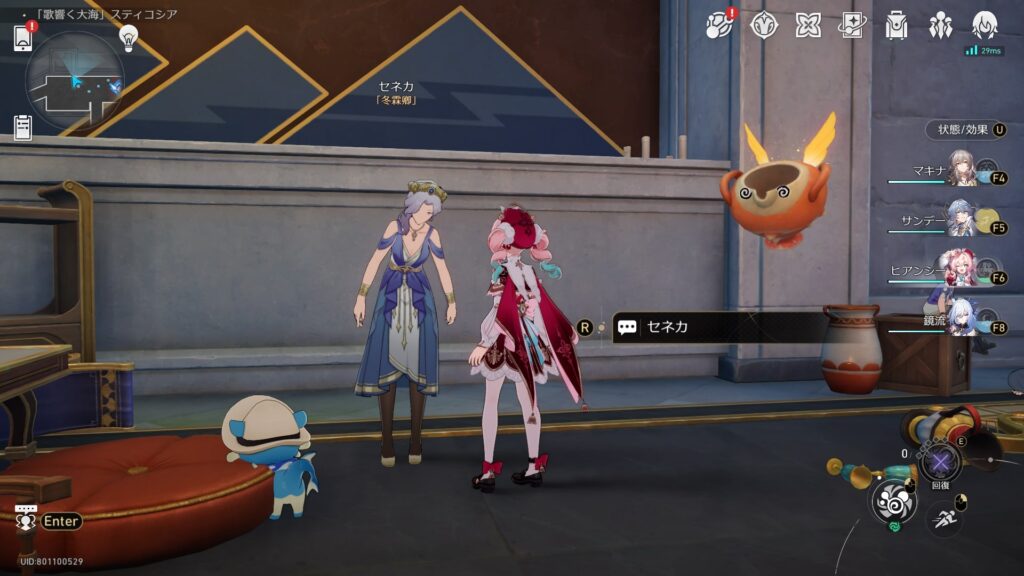This screenshot has height=576, width=1024.
Task: Open the character portrait menu icon
Action: [x=985, y=25]
